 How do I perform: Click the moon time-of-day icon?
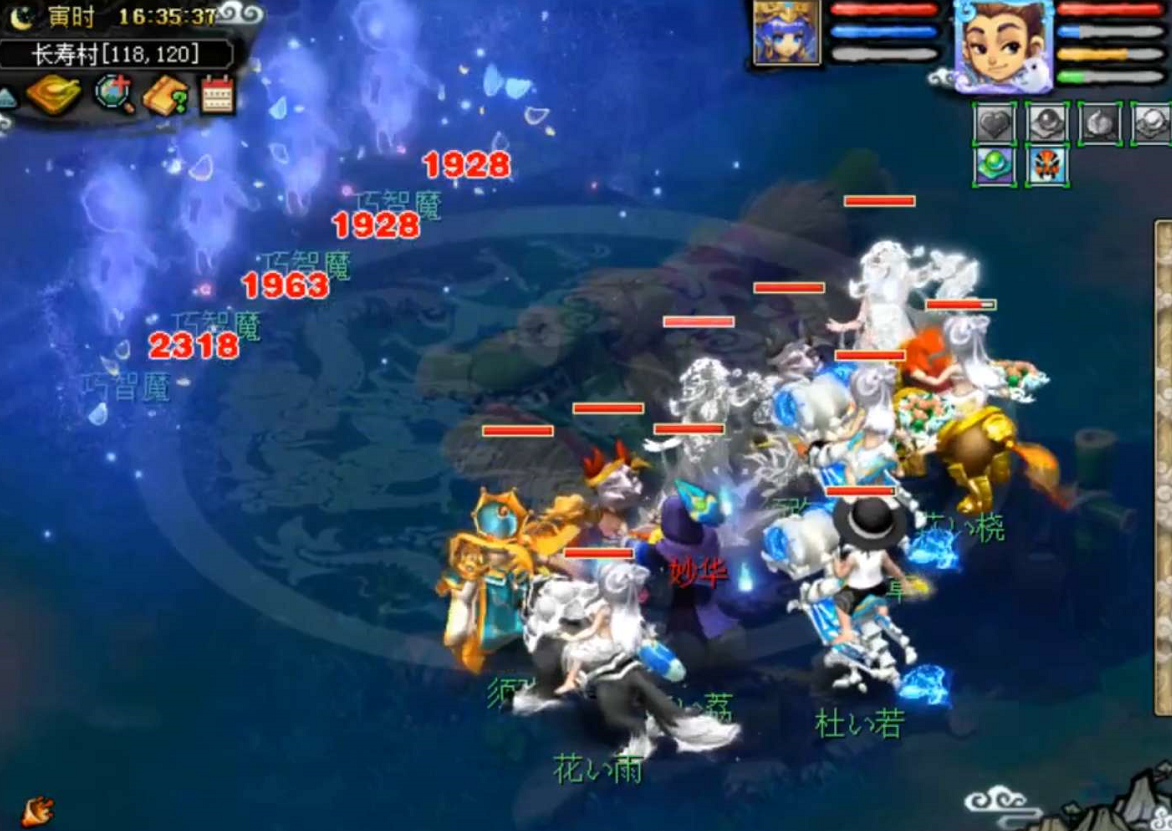point(22,17)
